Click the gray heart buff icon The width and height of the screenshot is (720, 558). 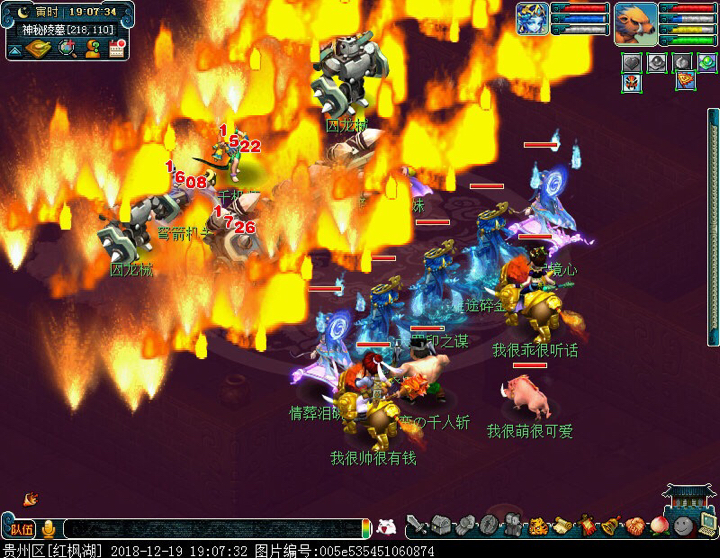point(631,62)
